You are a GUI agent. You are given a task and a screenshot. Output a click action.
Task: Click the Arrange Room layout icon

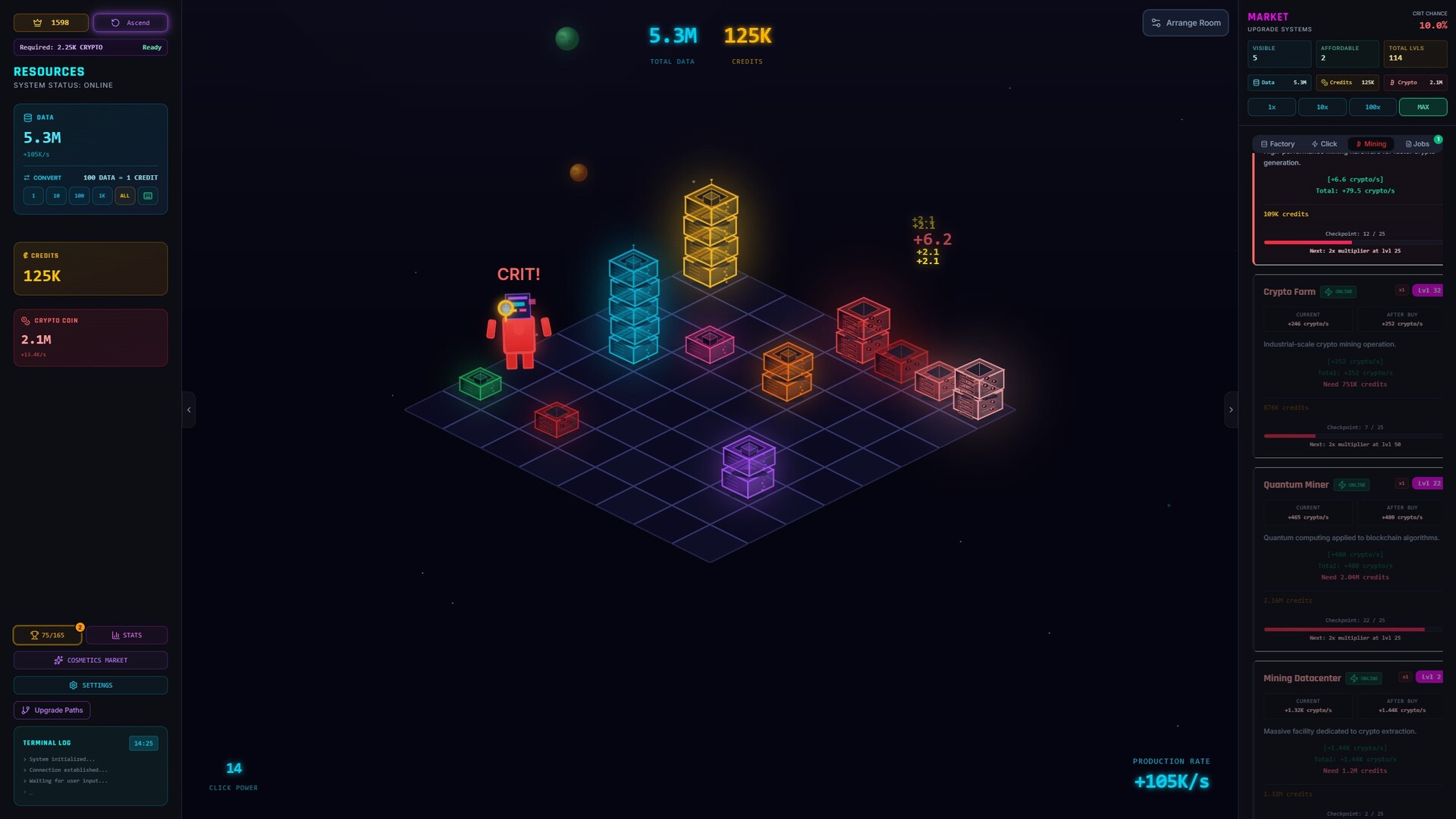(x=1156, y=23)
